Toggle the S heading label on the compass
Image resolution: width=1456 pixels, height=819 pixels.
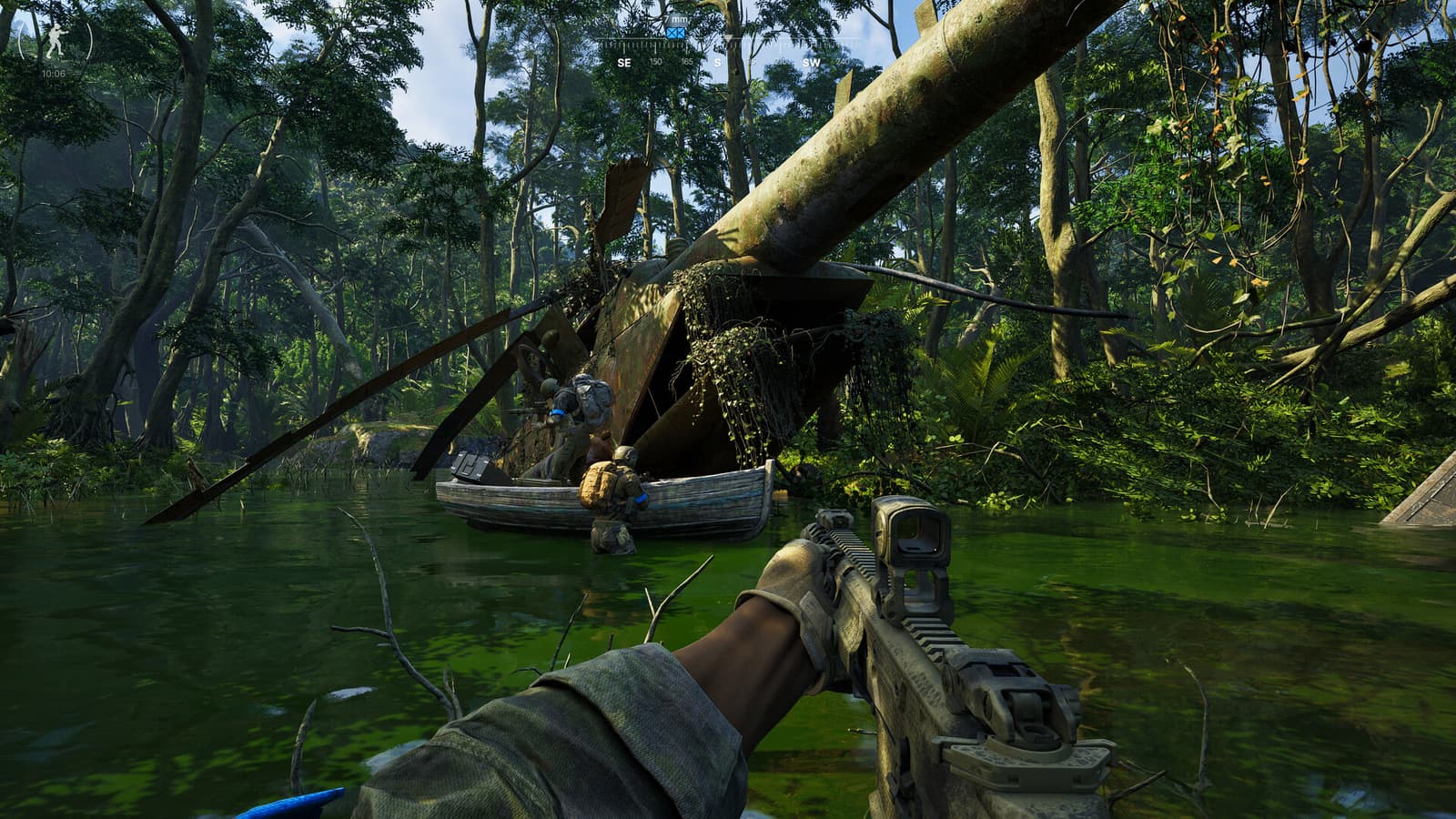[x=718, y=62]
